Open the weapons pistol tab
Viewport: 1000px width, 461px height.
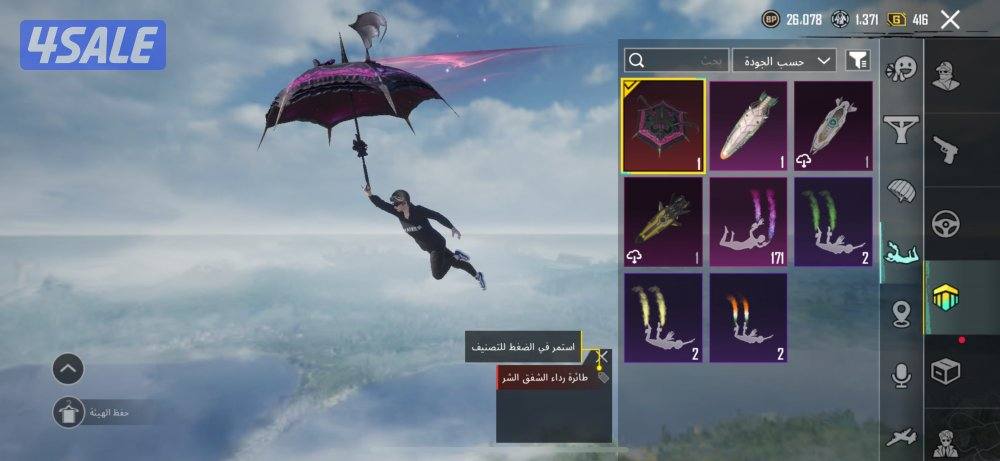pyautogui.click(x=945, y=149)
